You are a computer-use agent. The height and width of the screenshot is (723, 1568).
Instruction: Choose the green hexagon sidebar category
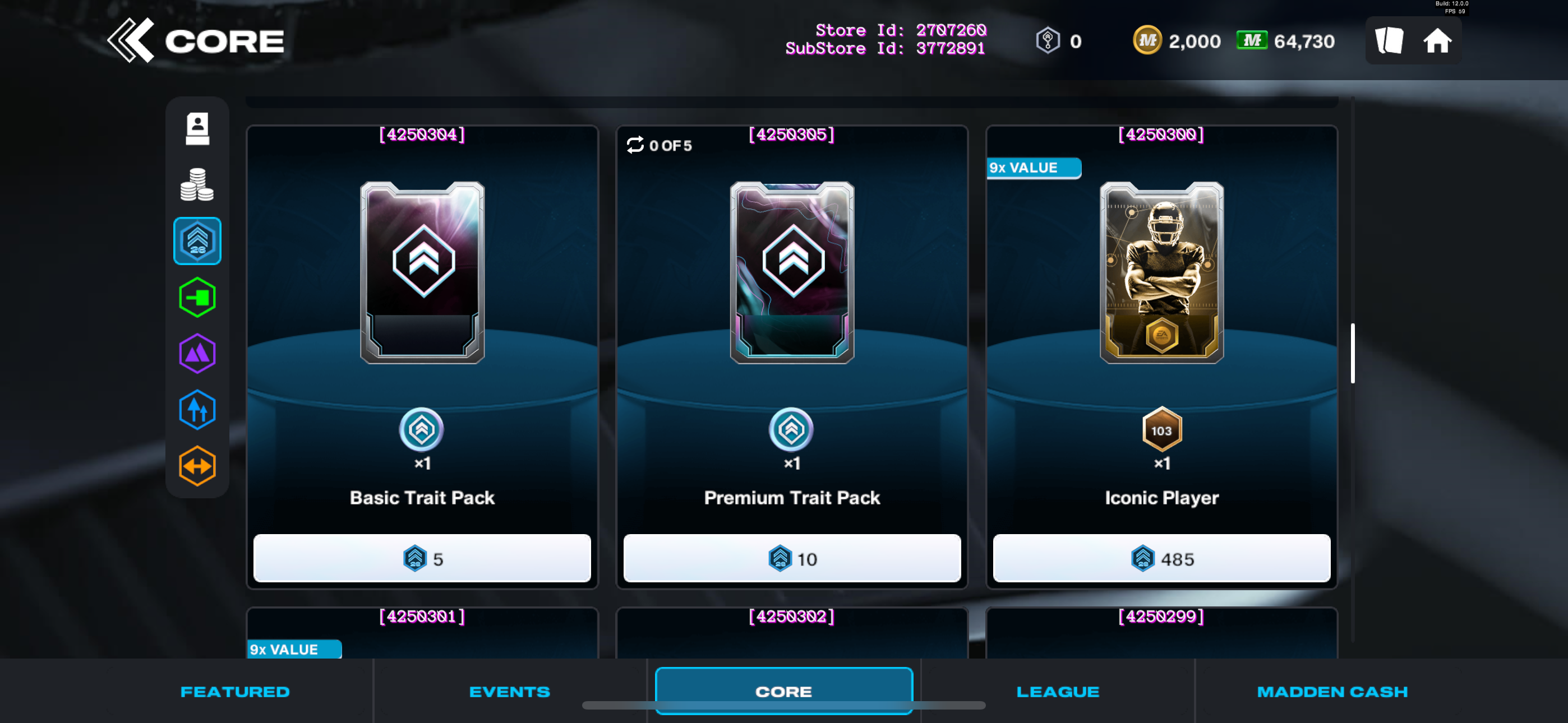(197, 298)
